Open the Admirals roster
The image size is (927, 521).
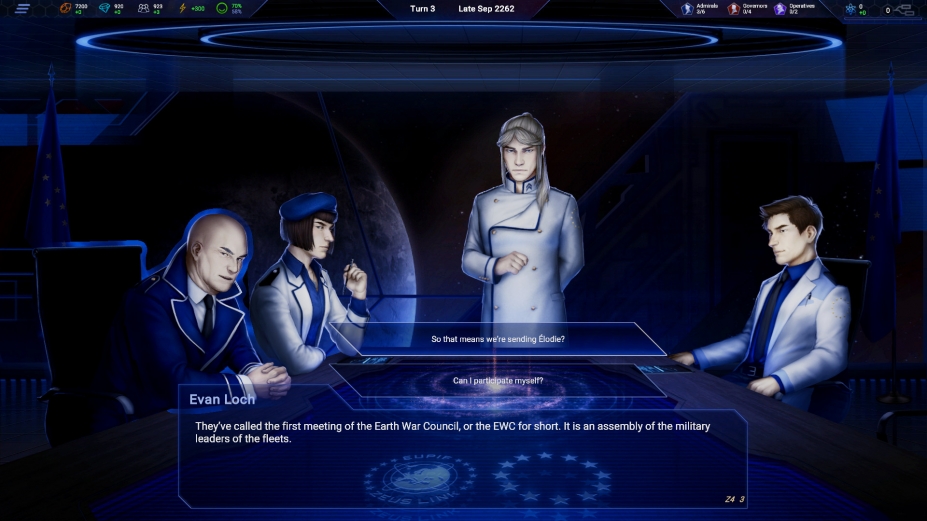pos(687,9)
